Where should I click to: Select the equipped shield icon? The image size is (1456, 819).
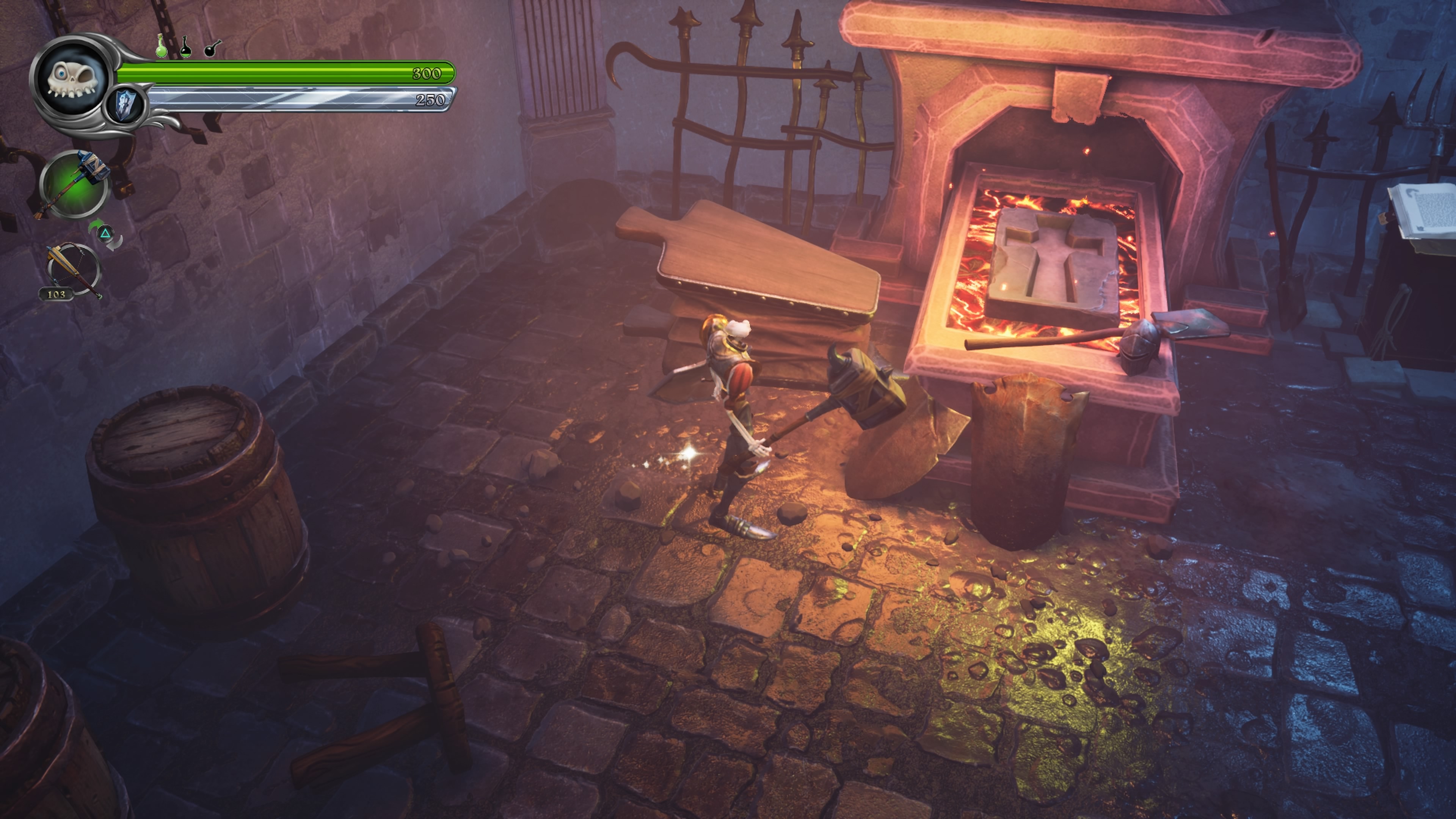point(125,106)
